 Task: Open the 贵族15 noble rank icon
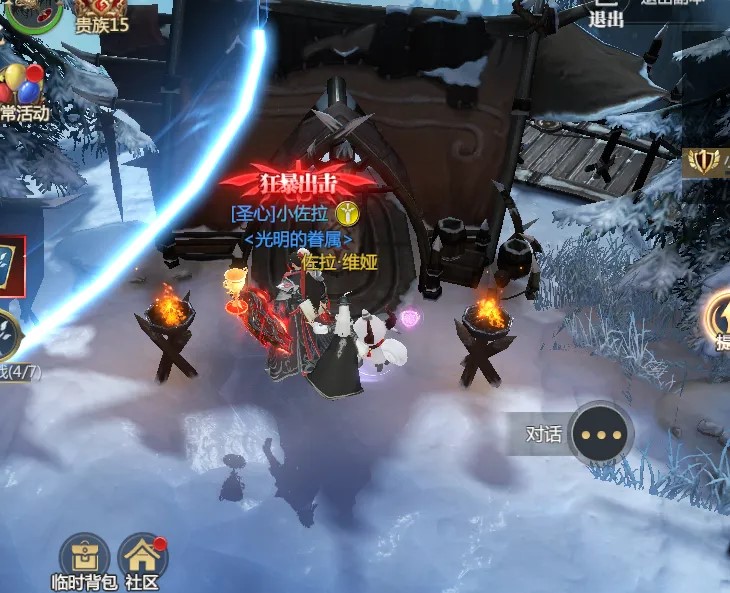(x=101, y=12)
